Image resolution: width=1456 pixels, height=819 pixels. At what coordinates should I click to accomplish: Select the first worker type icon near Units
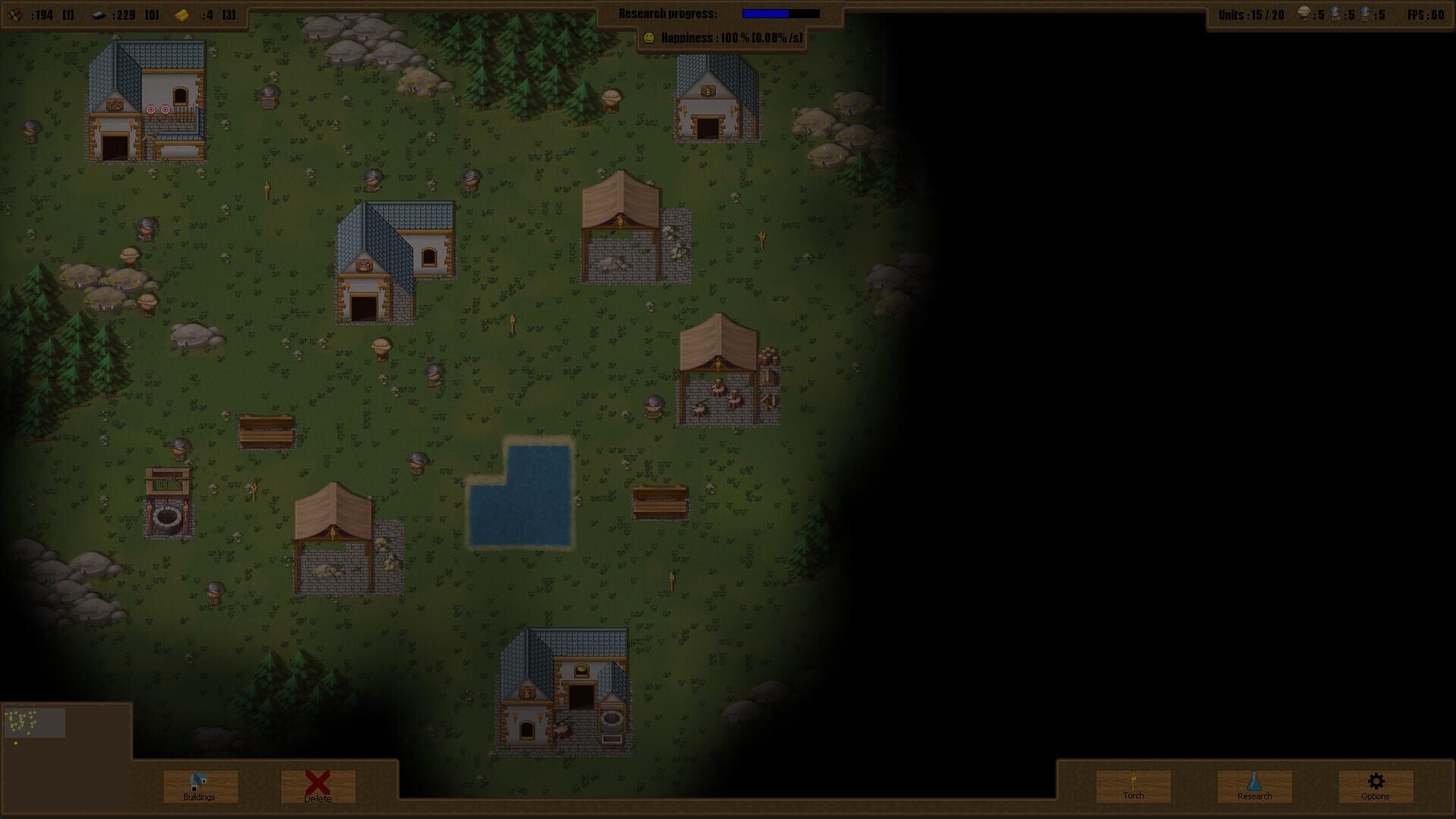(x=1303, y=13)
